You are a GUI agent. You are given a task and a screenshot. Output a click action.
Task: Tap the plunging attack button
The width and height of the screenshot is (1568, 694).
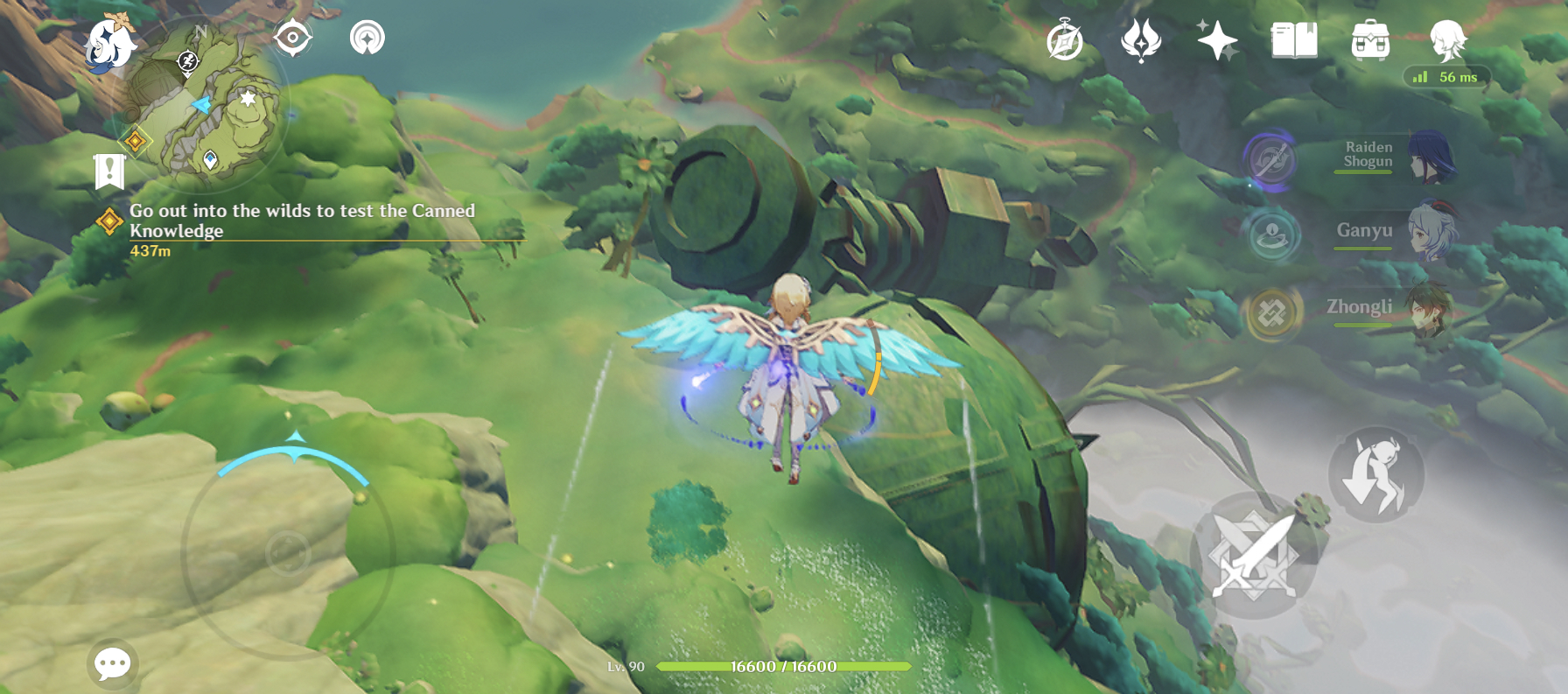[x=1375, y=475]
